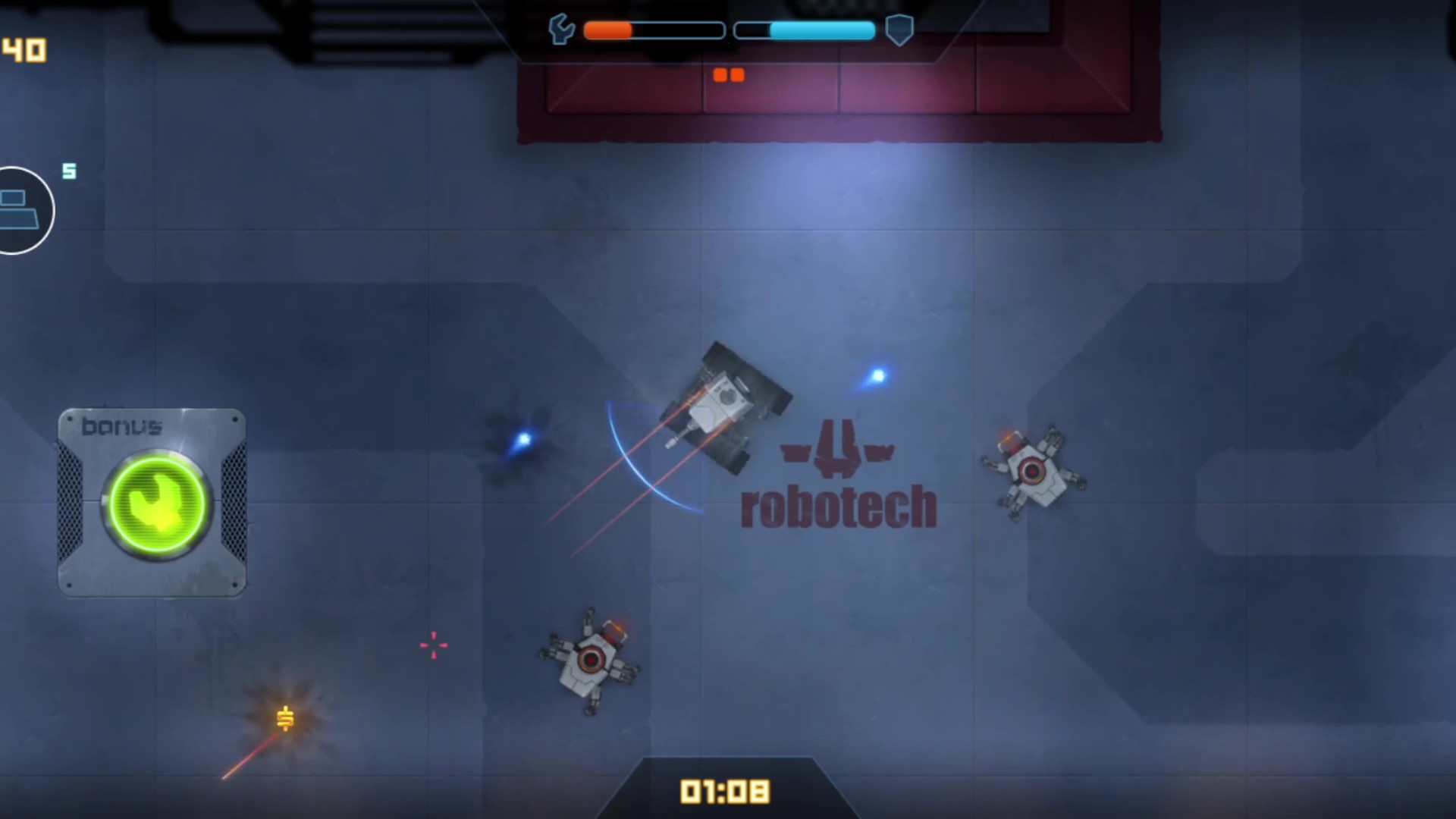Click the right orange square indicator under the health bar
Viewport: 1456px width, 819px height.
tap(737, 74)
